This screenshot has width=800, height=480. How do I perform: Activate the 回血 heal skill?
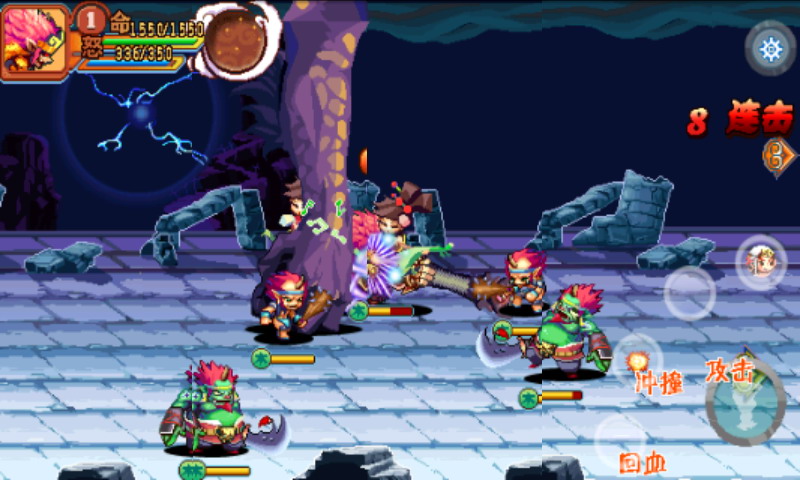pos(622,440)
